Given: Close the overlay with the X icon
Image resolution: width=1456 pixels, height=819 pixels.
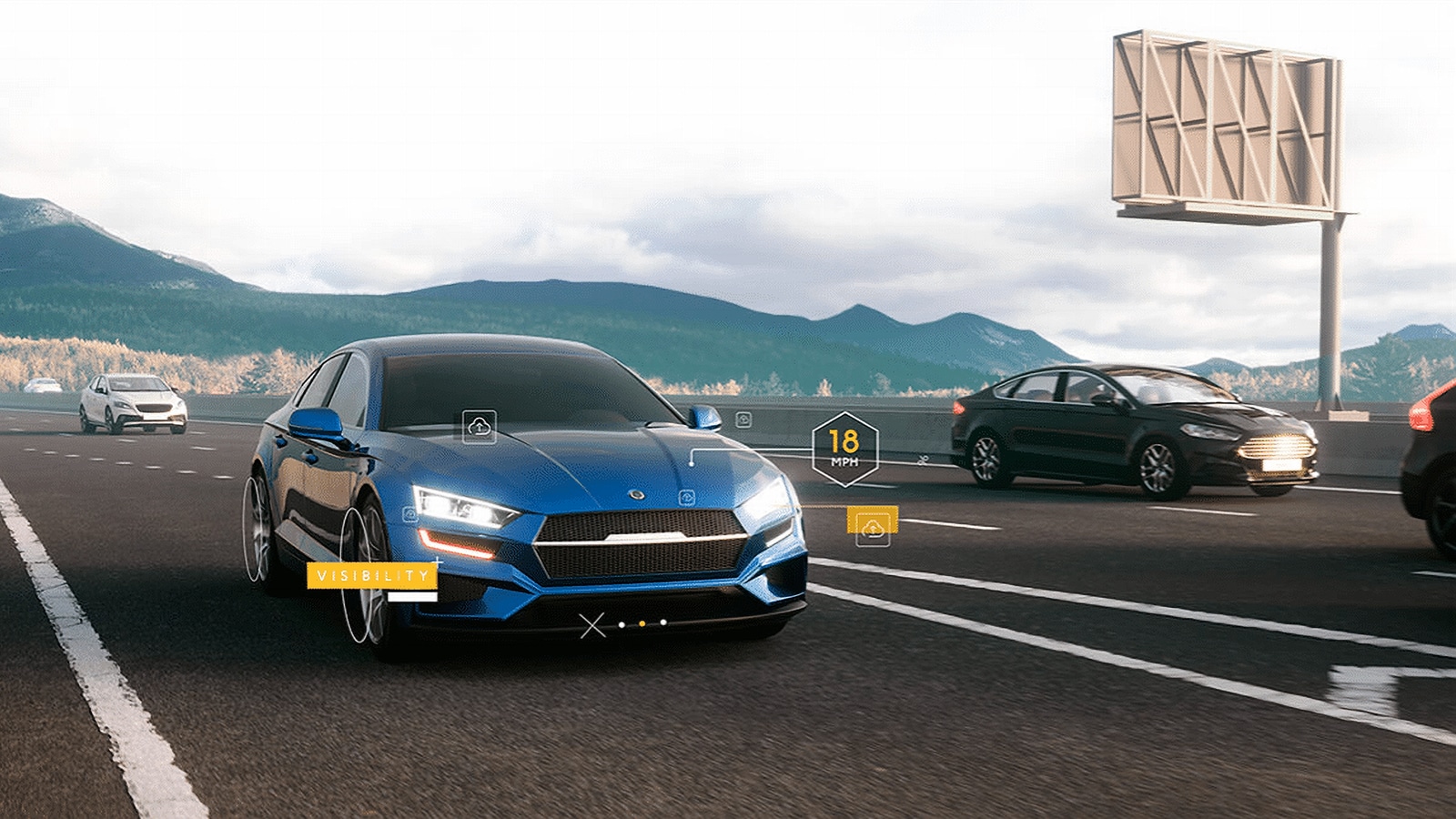Looking at the screenshot, I should (592, 625).
